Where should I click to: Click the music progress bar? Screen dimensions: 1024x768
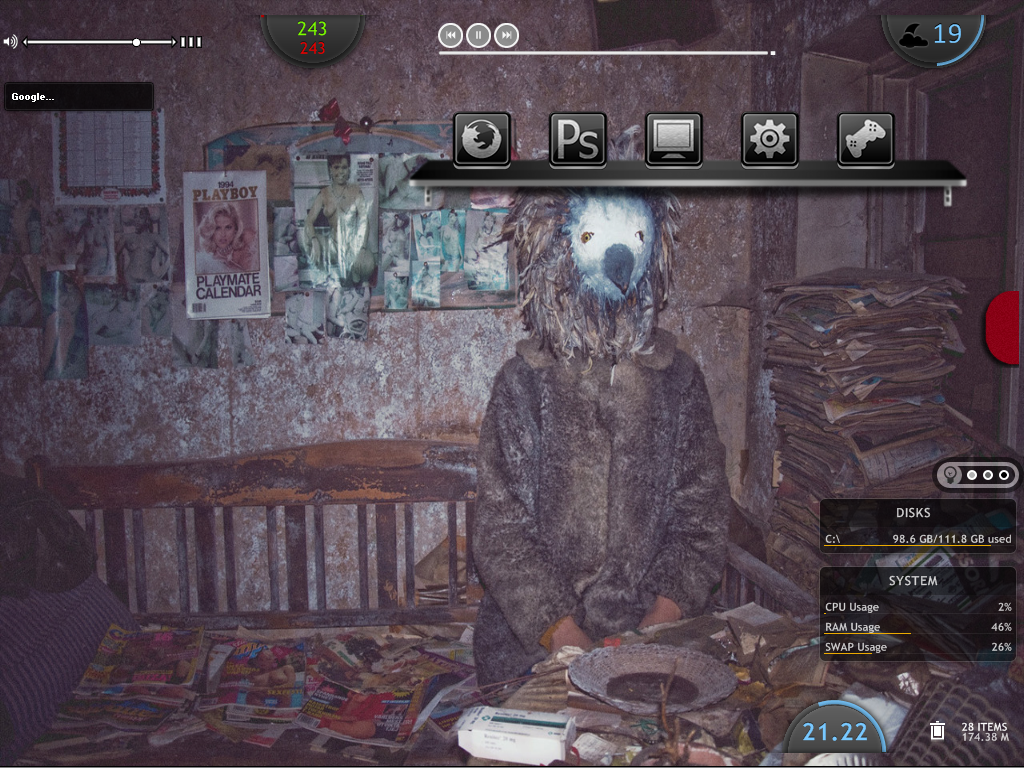(605, 53)
